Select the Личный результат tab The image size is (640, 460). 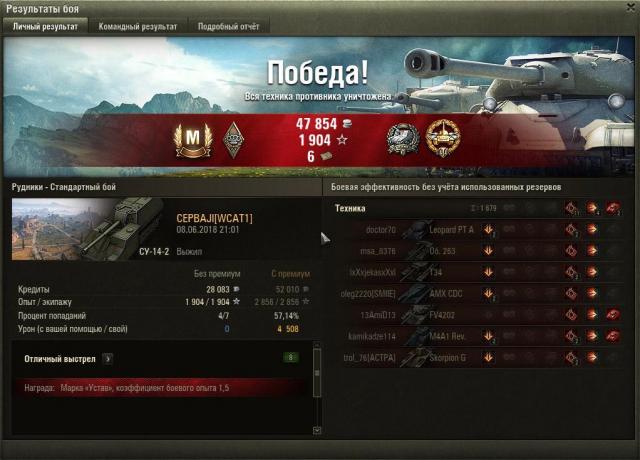tap(45, 27)
